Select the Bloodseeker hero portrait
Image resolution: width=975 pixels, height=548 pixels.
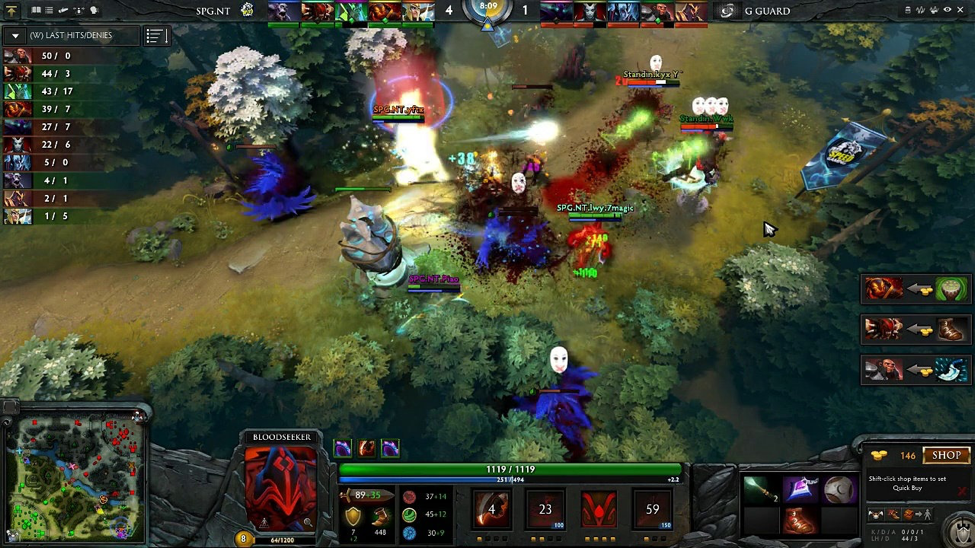coord(281,487)
